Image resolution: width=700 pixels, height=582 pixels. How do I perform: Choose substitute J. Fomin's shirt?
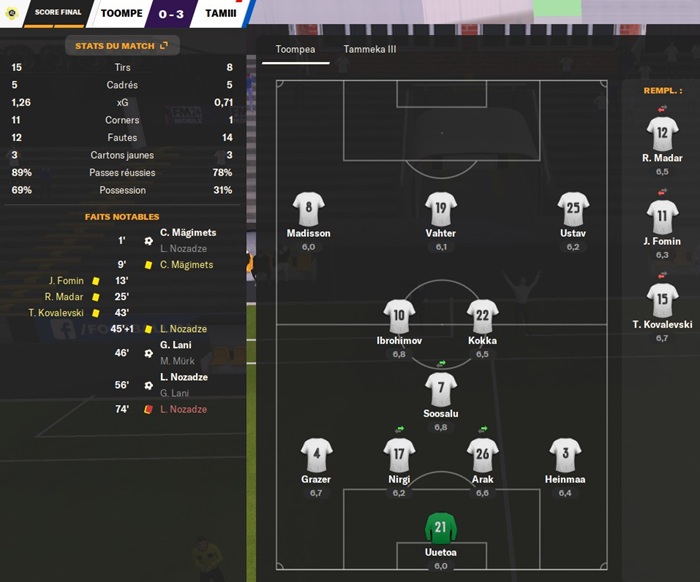(661, 217)
